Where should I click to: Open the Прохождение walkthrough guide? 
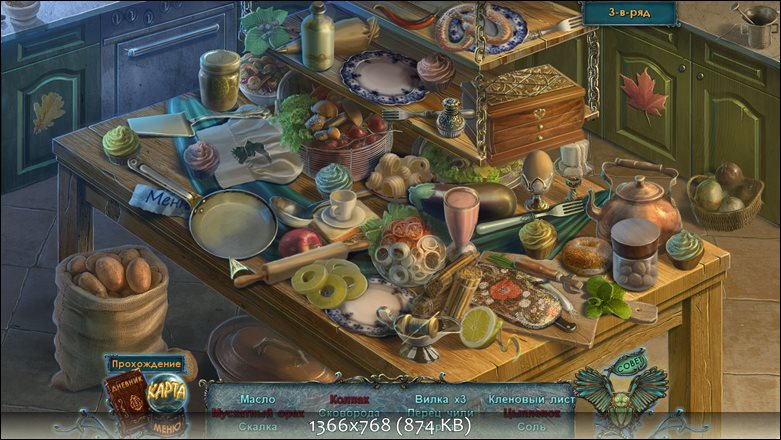coord(146,364)
